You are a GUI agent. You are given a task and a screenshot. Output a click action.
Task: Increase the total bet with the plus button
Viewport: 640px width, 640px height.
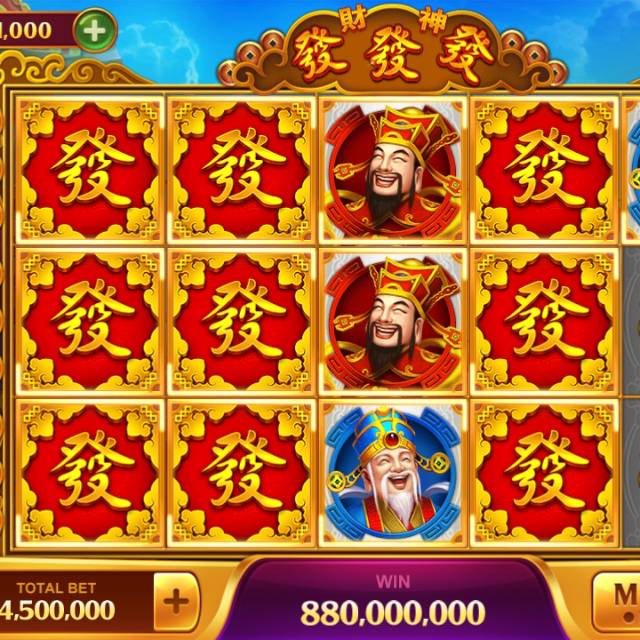pyautogui.click(x=176, y=602)
